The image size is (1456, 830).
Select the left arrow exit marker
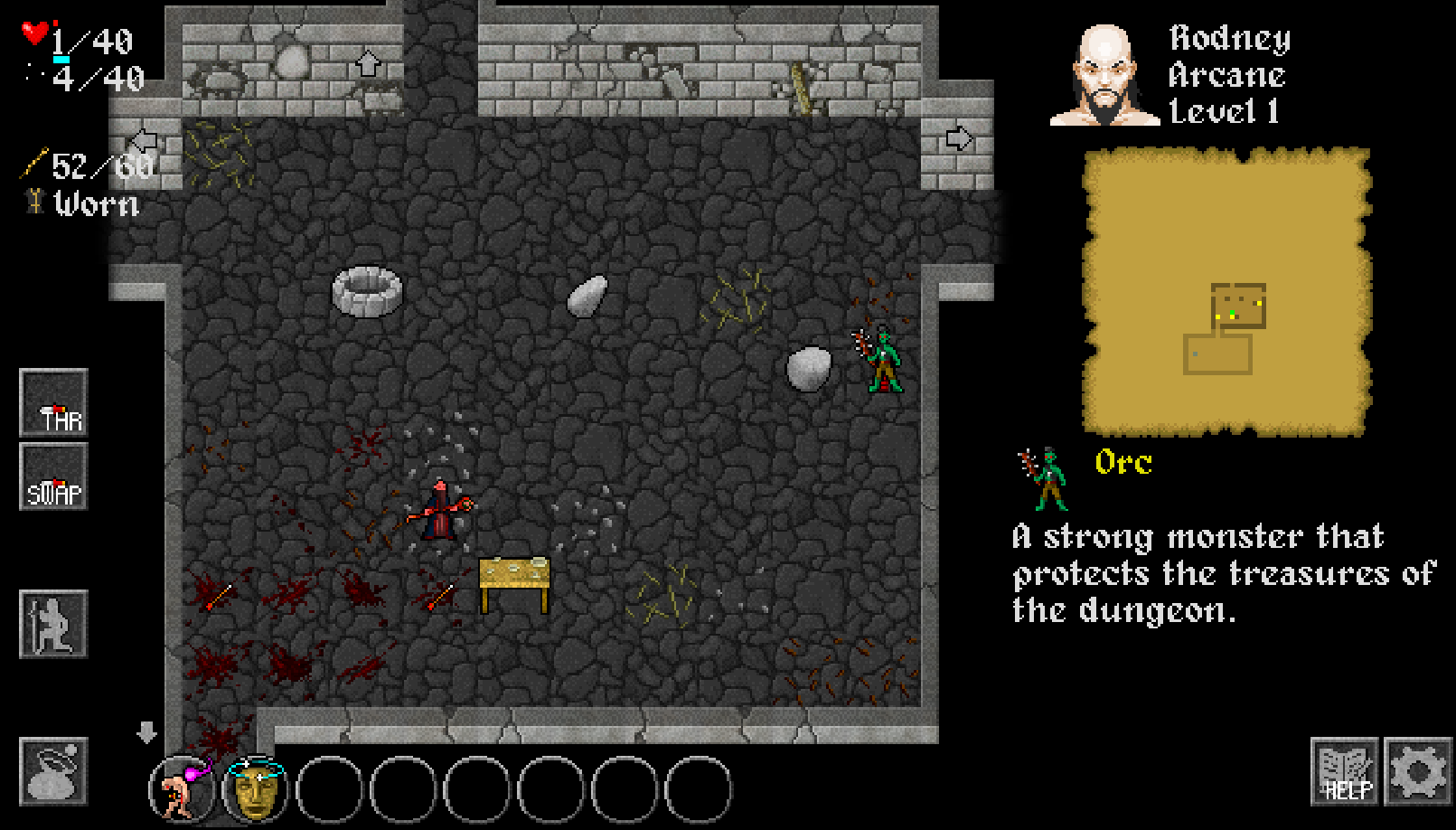[145, 141]
